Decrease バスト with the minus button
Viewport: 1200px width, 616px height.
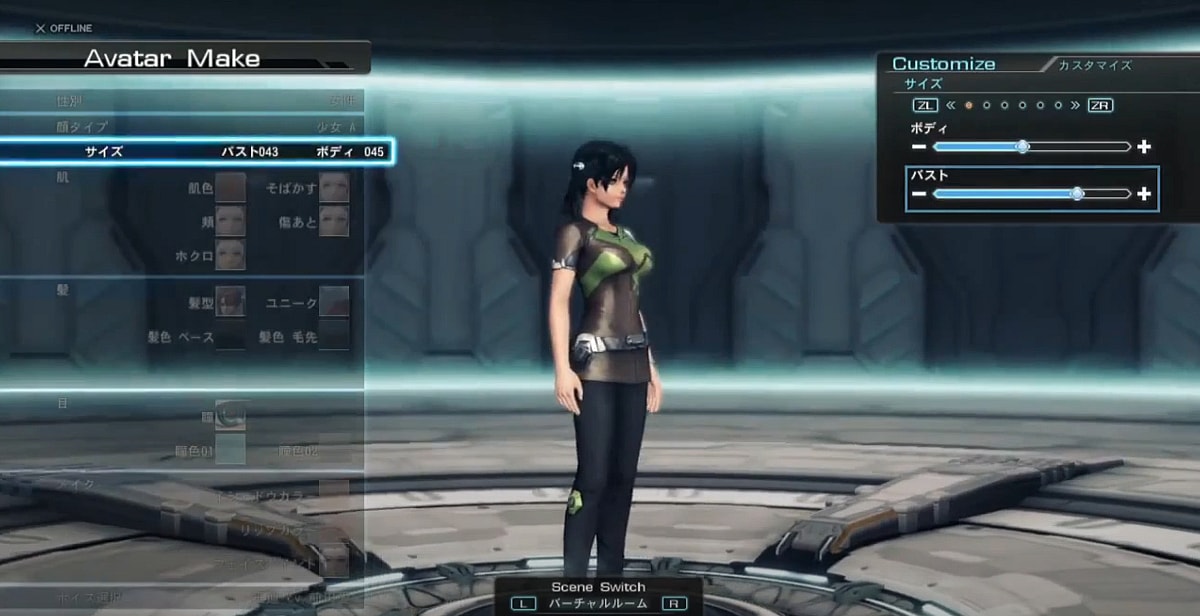(x=918, y=194)
